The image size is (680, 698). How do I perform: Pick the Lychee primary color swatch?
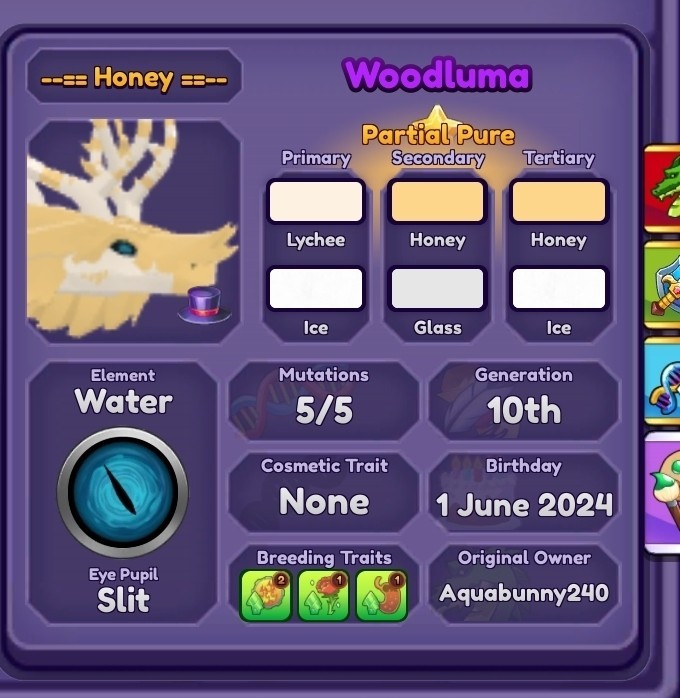[x=315, y=201]
